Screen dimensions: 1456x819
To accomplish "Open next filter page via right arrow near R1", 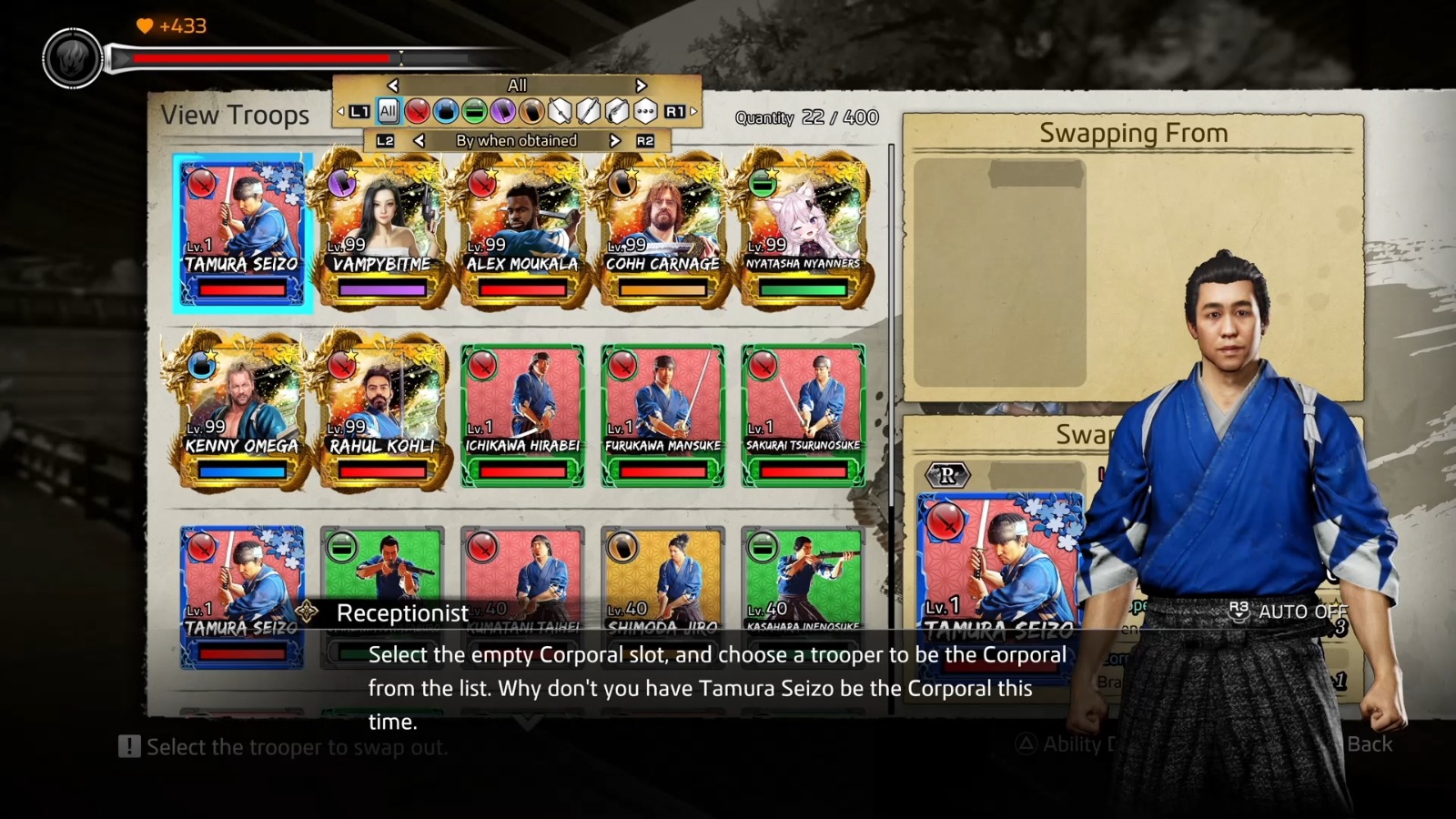I will coord(692,111).
